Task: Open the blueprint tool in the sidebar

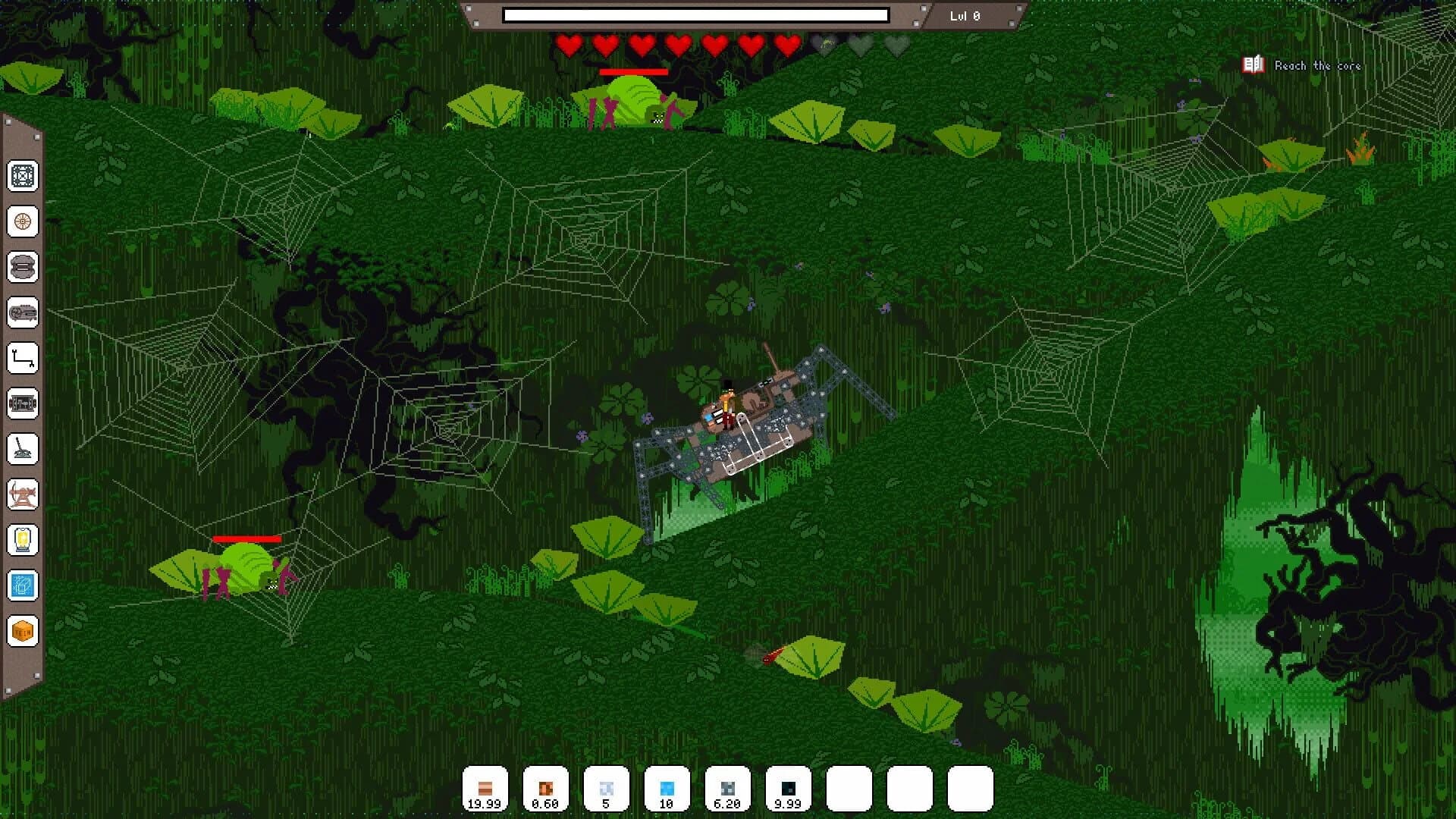Action: tap(24, 585)
